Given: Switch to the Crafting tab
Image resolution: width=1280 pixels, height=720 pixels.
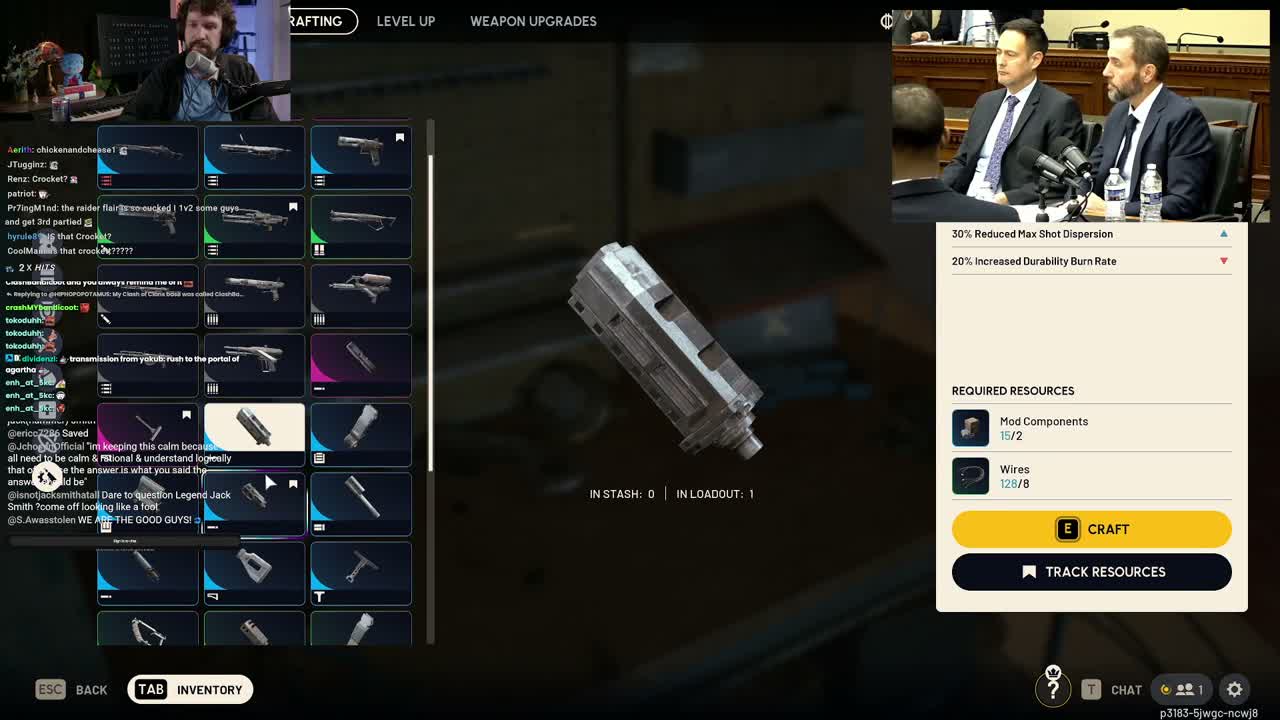Looking at the screenshot, I should (x=322, y=21).
